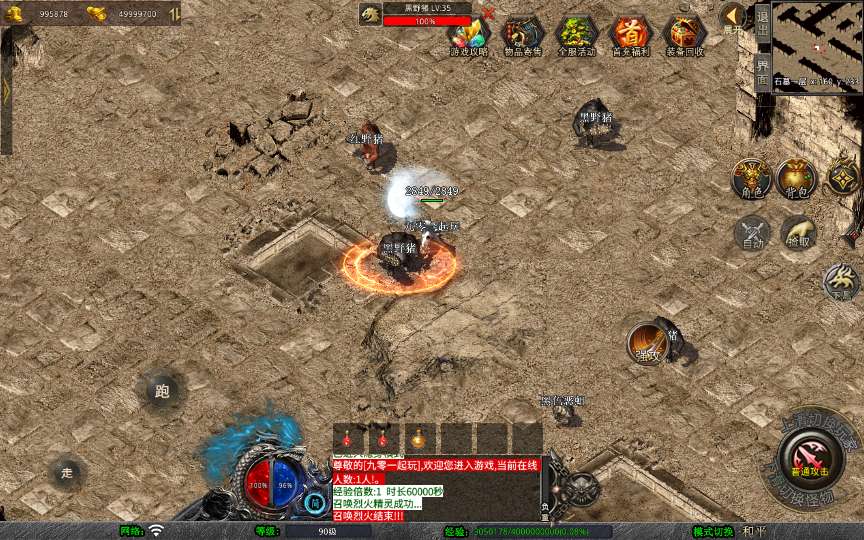
Task: Use the yellow potion in the hotbar
Action: pyautogui.click(x=417, y=438)
